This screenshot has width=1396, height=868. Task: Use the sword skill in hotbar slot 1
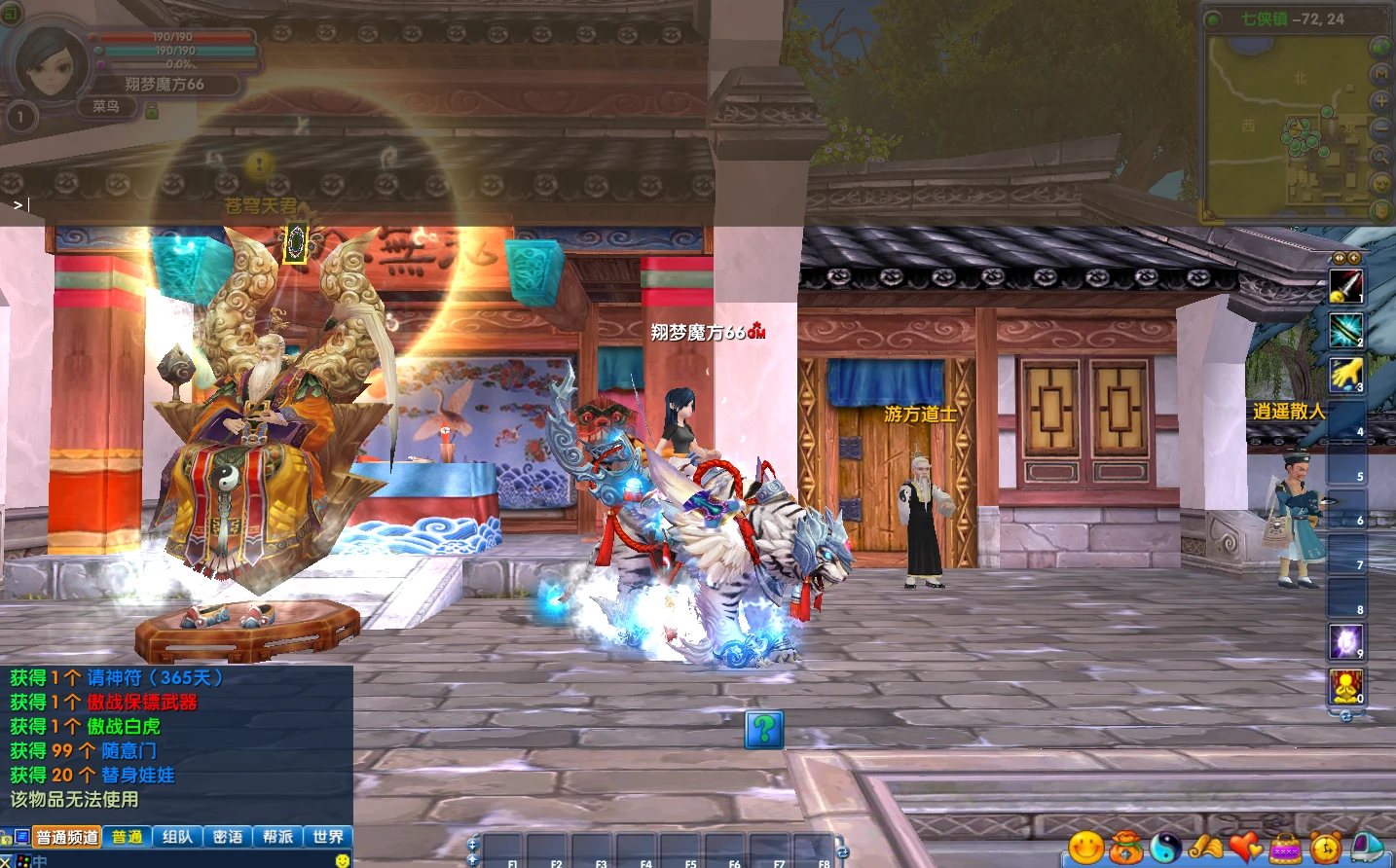coord(1346,285)
